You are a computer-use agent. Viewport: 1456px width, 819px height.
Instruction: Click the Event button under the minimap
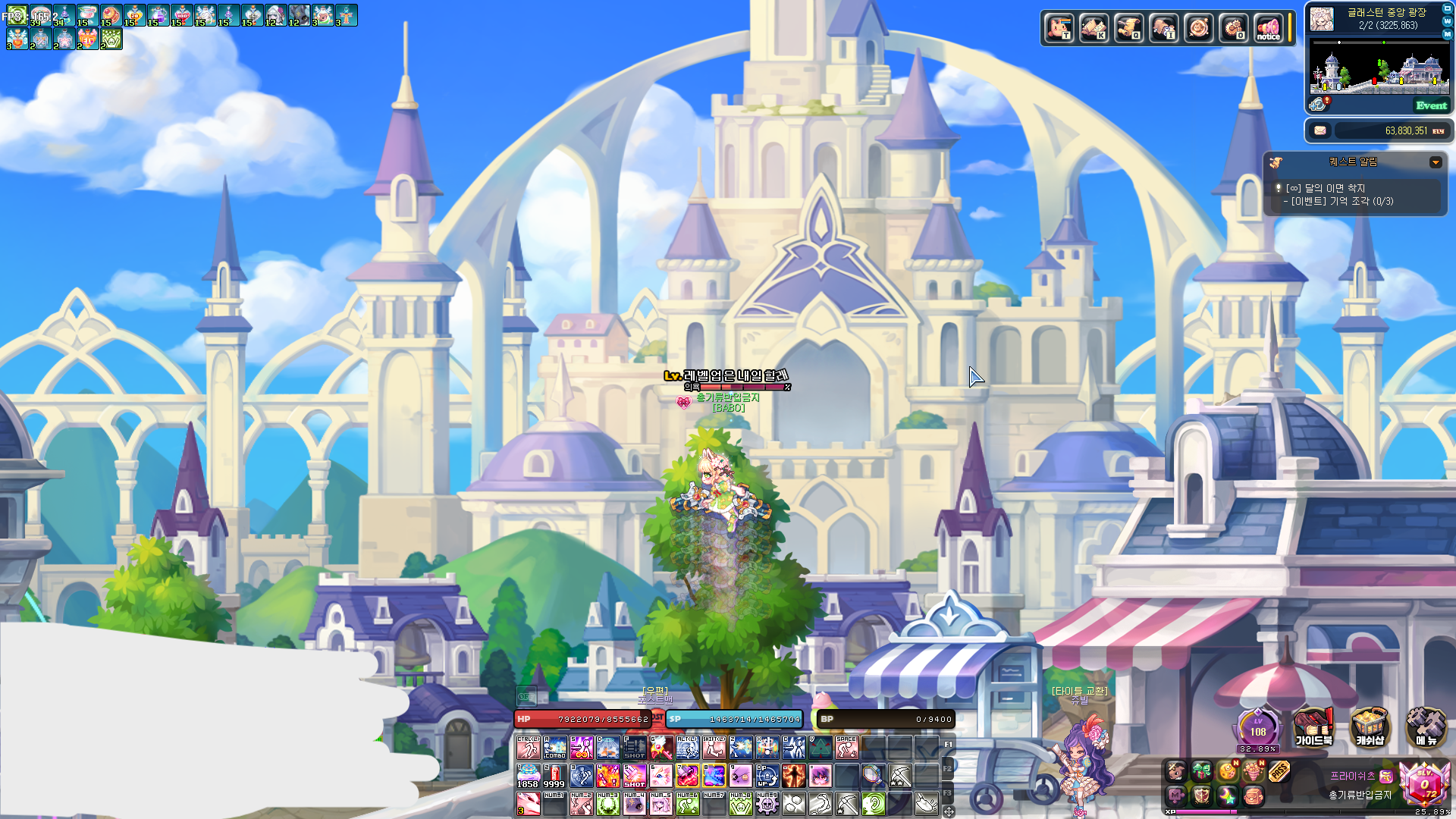1431,105
